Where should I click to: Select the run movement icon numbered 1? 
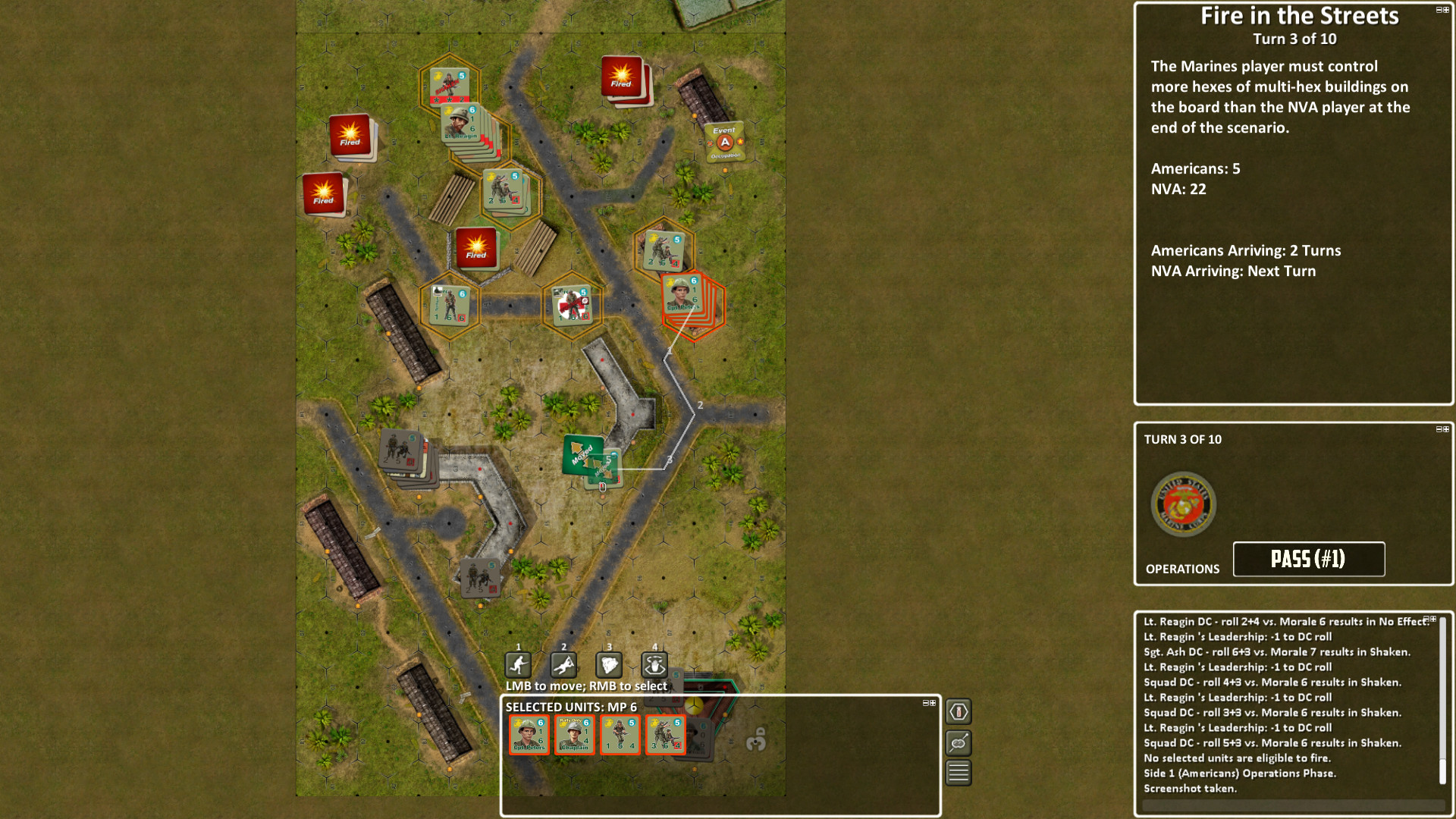pyautogui.click(x=517, y=665)
